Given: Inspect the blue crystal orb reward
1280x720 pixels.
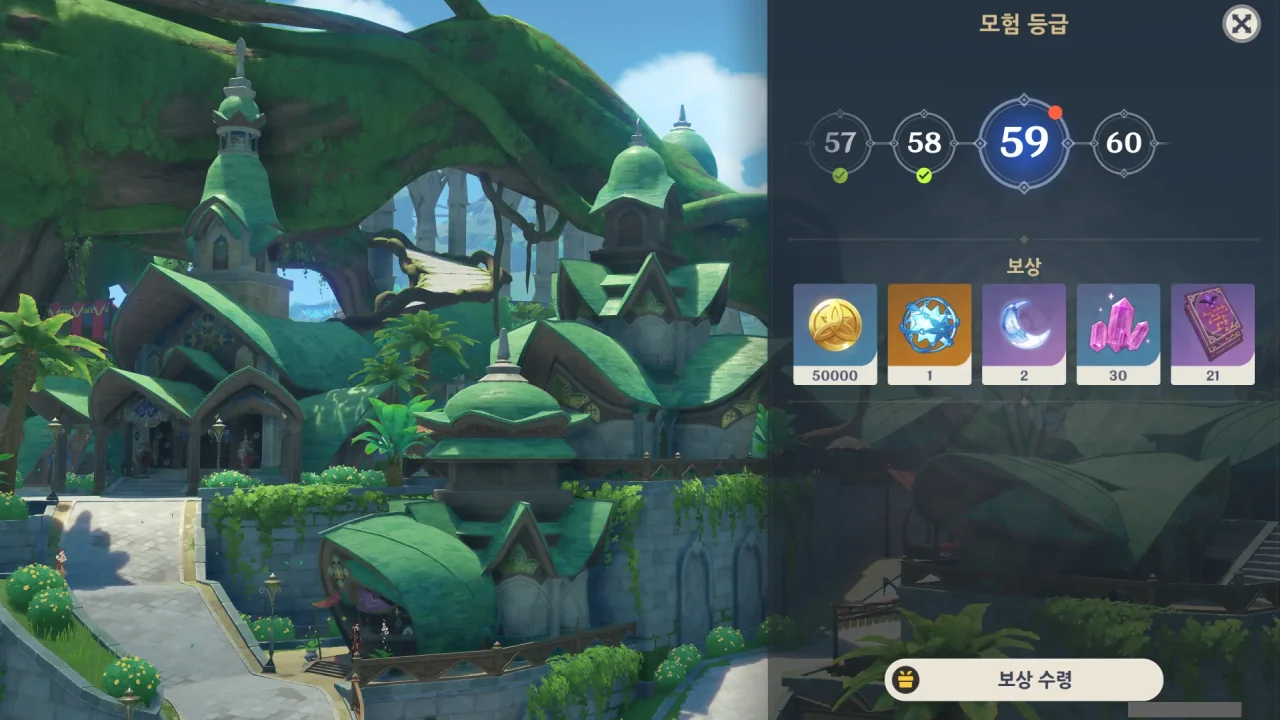Looking at the screenshot, I should click(x=929, y=334).
